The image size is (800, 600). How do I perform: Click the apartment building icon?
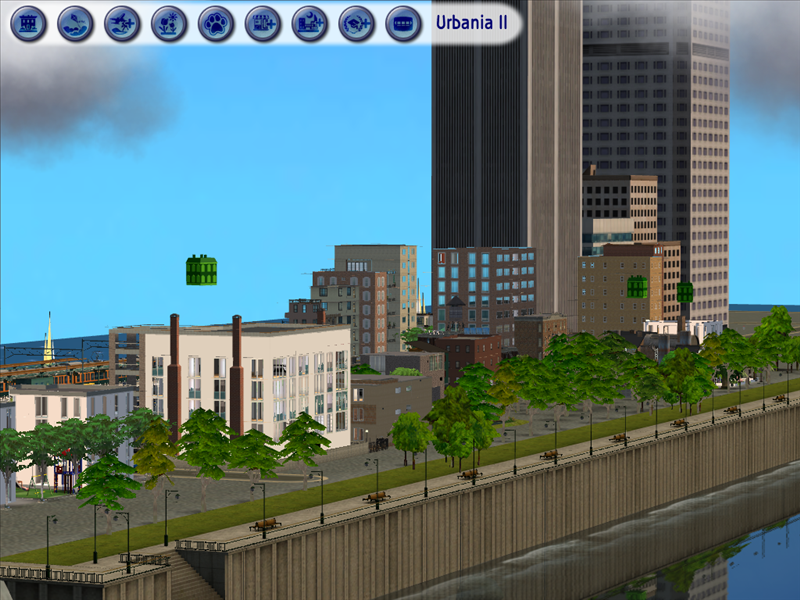28,23
